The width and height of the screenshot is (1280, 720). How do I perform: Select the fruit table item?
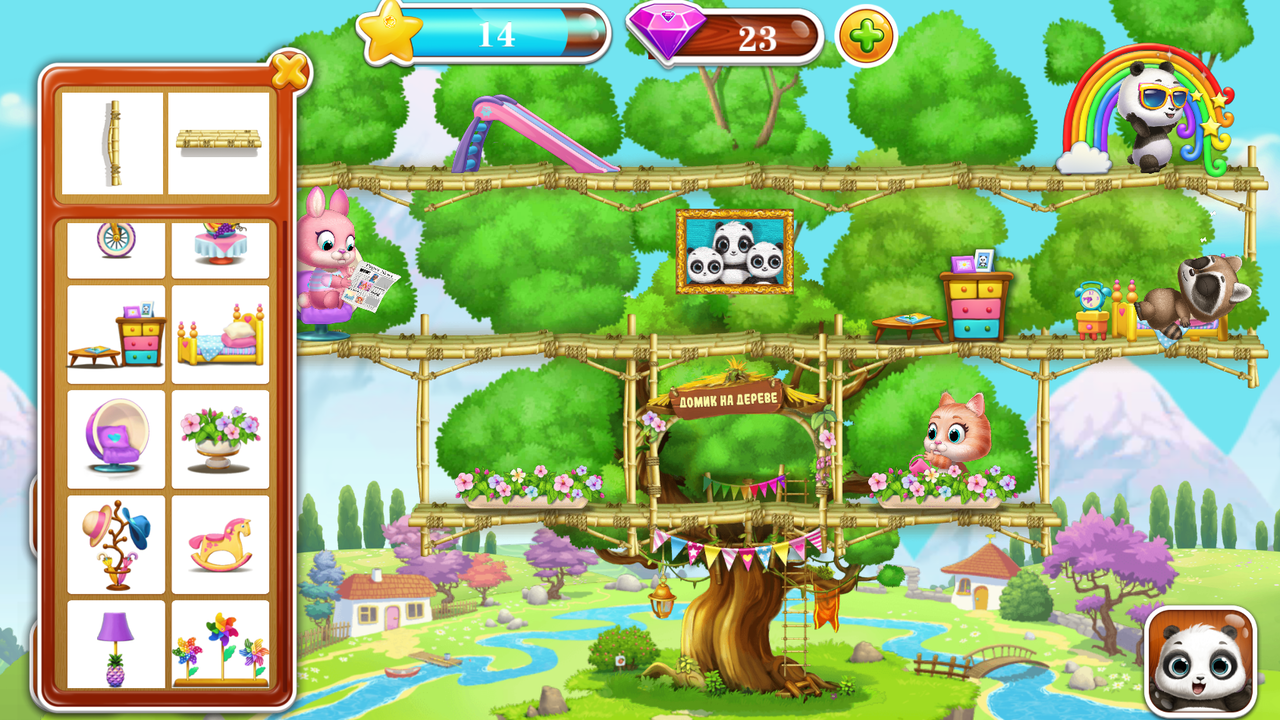pos(222,246)
